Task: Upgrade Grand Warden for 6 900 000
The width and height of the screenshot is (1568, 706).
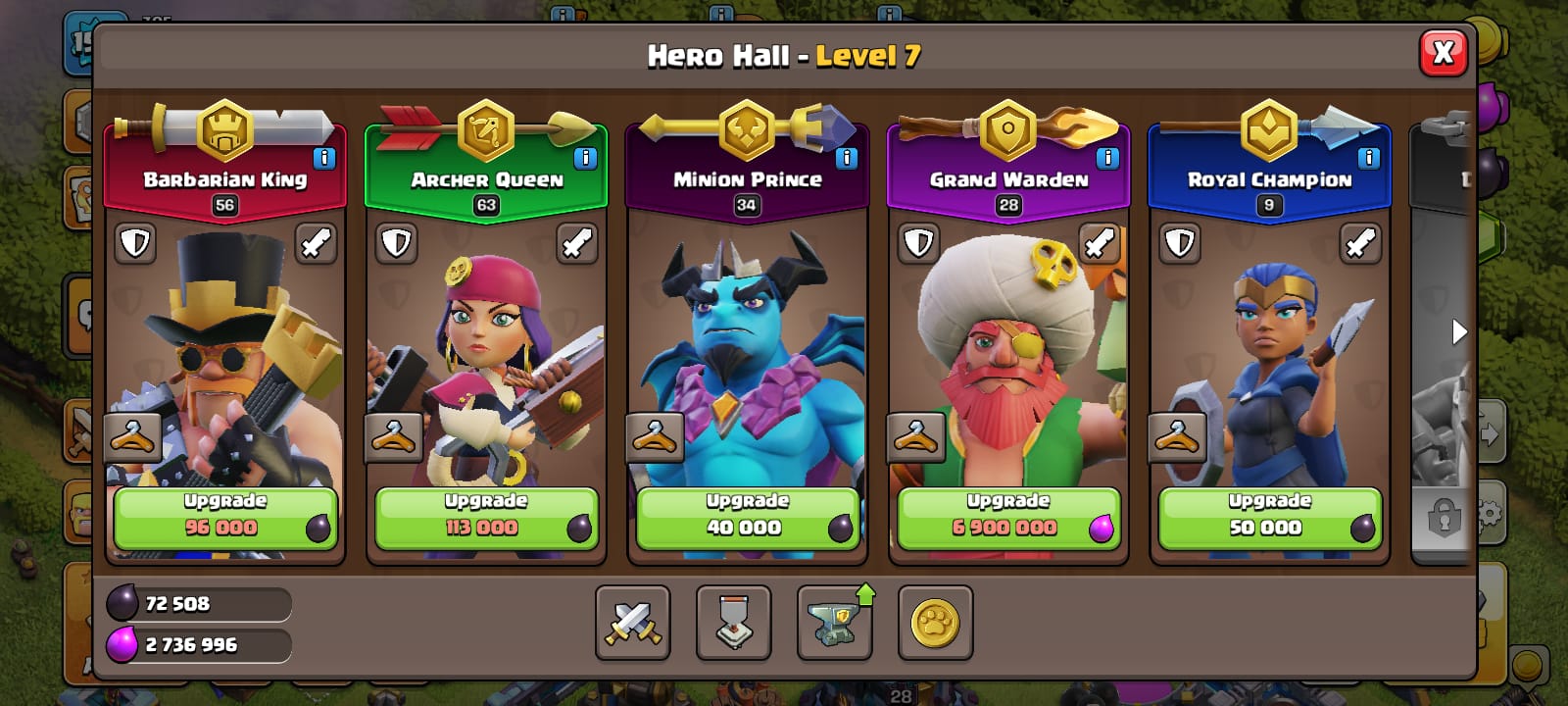Action: 1008,518
